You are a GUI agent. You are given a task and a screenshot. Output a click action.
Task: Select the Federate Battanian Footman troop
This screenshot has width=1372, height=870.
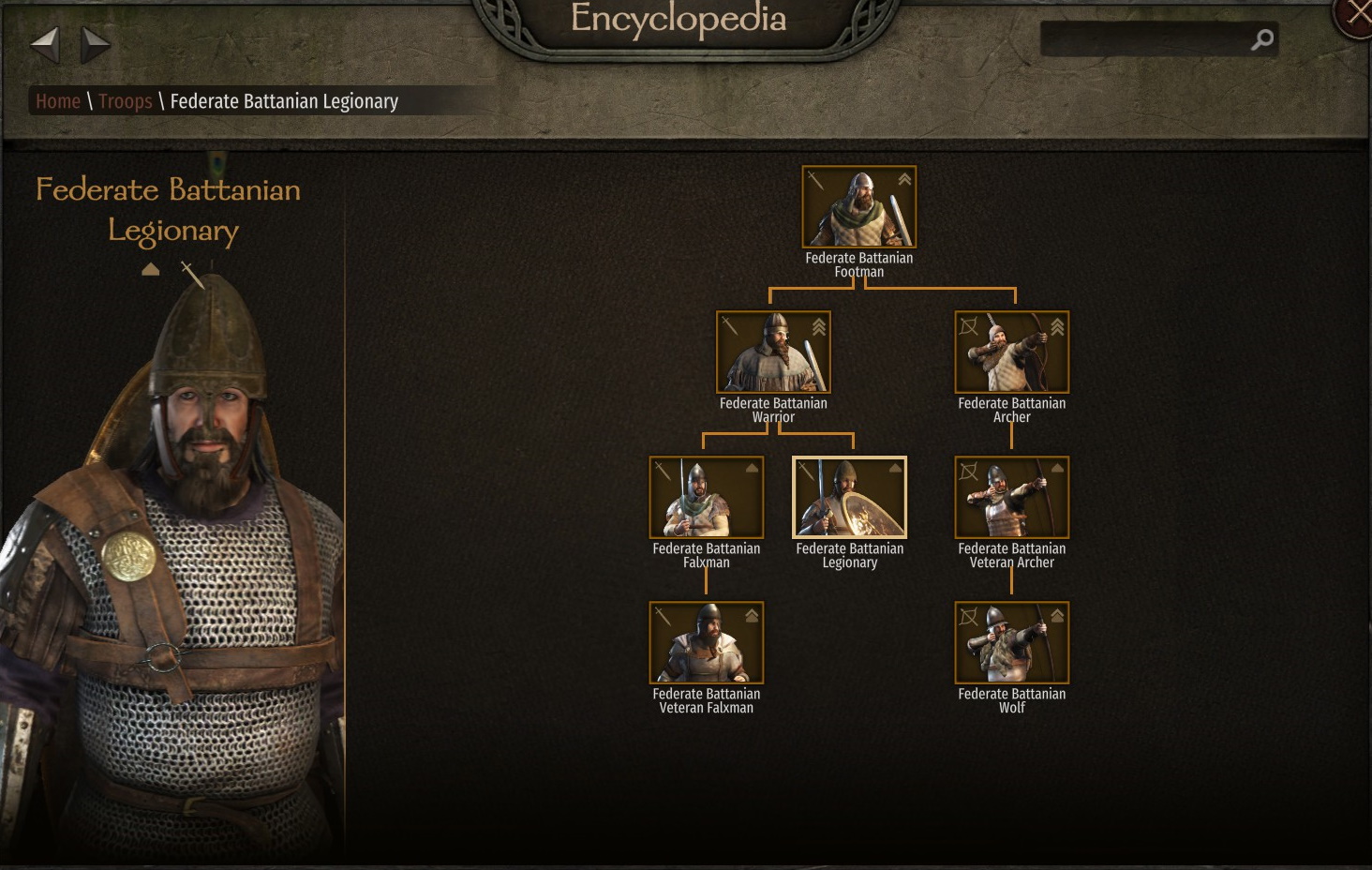pyautogui.click(x=858, y=207)
